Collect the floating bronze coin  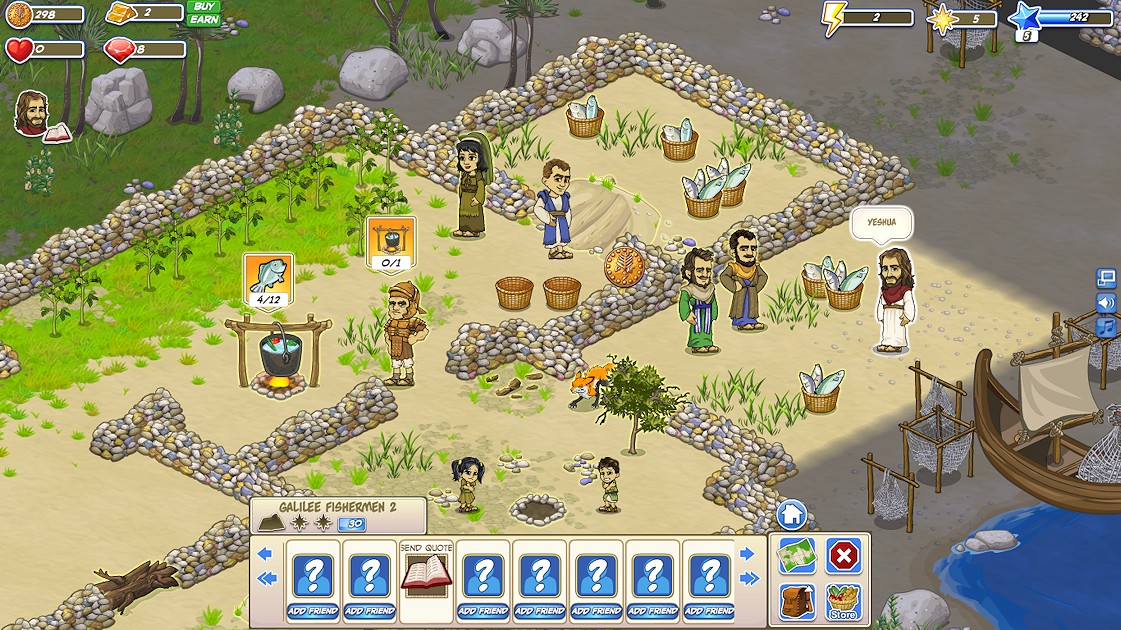pos(624,267)
